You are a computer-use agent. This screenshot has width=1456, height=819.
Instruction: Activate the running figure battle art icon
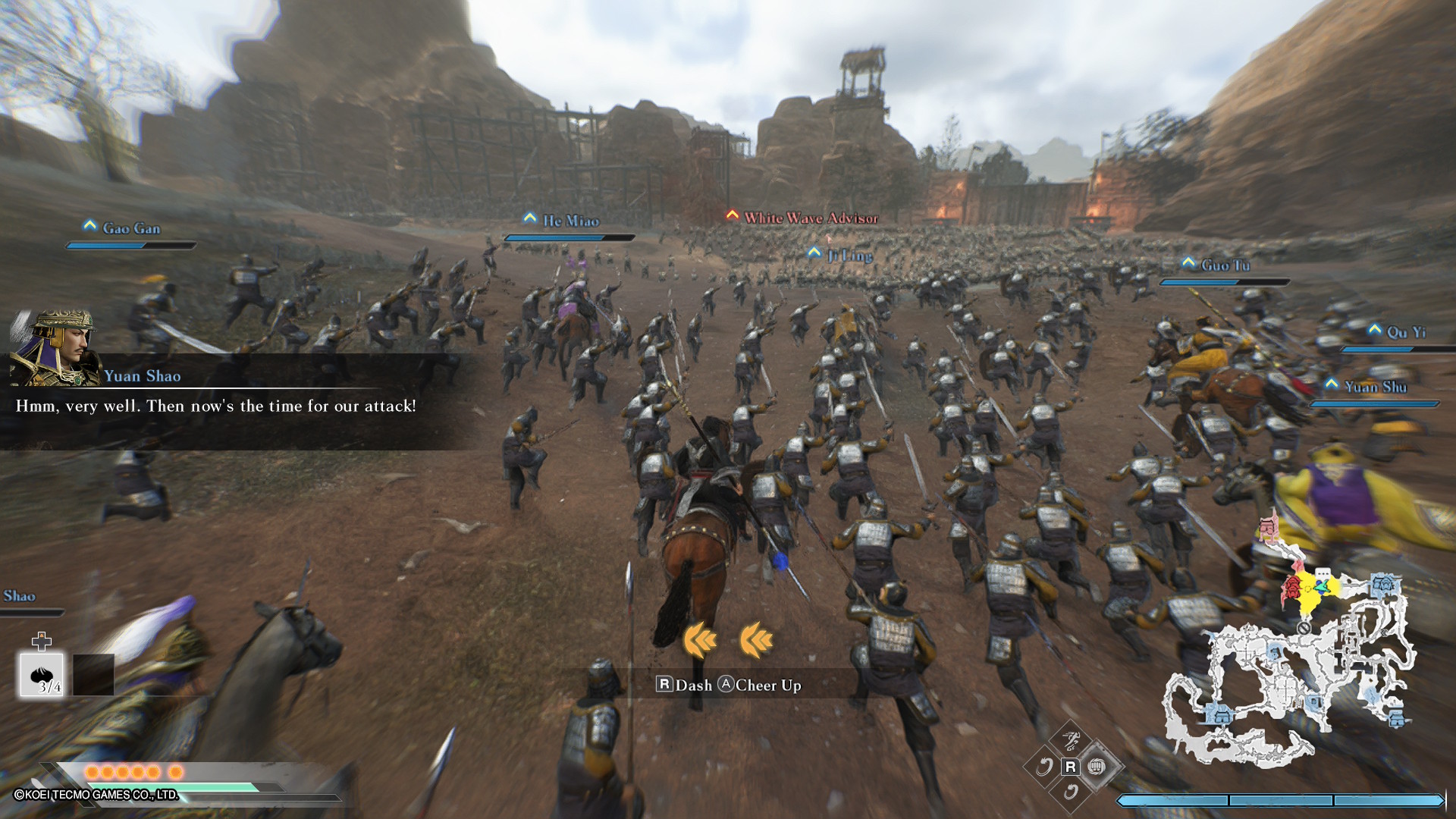pyautogui.click(x=1071, y=739)
